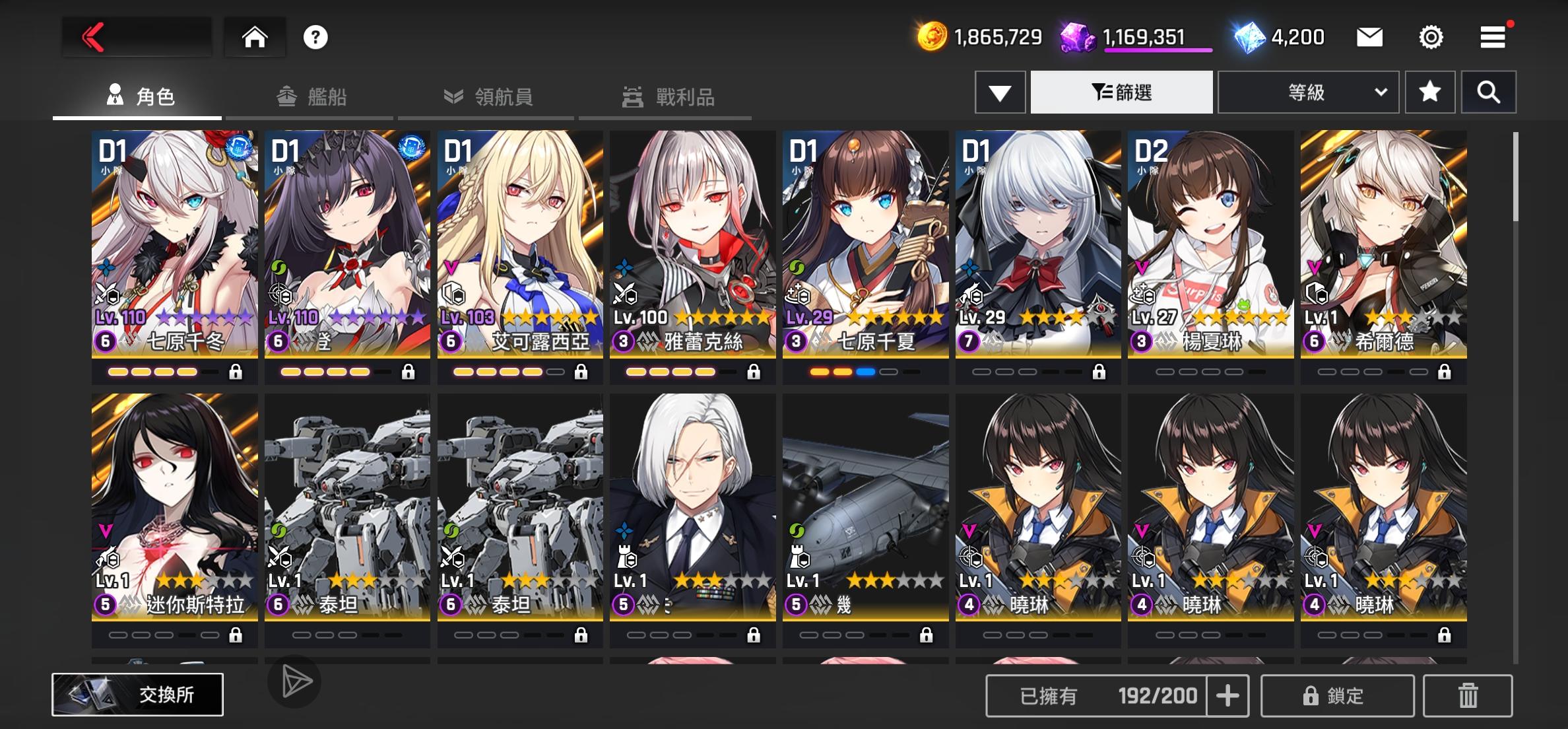
Task: Open the settings gear icon
Action: (x=1432, y=38)
